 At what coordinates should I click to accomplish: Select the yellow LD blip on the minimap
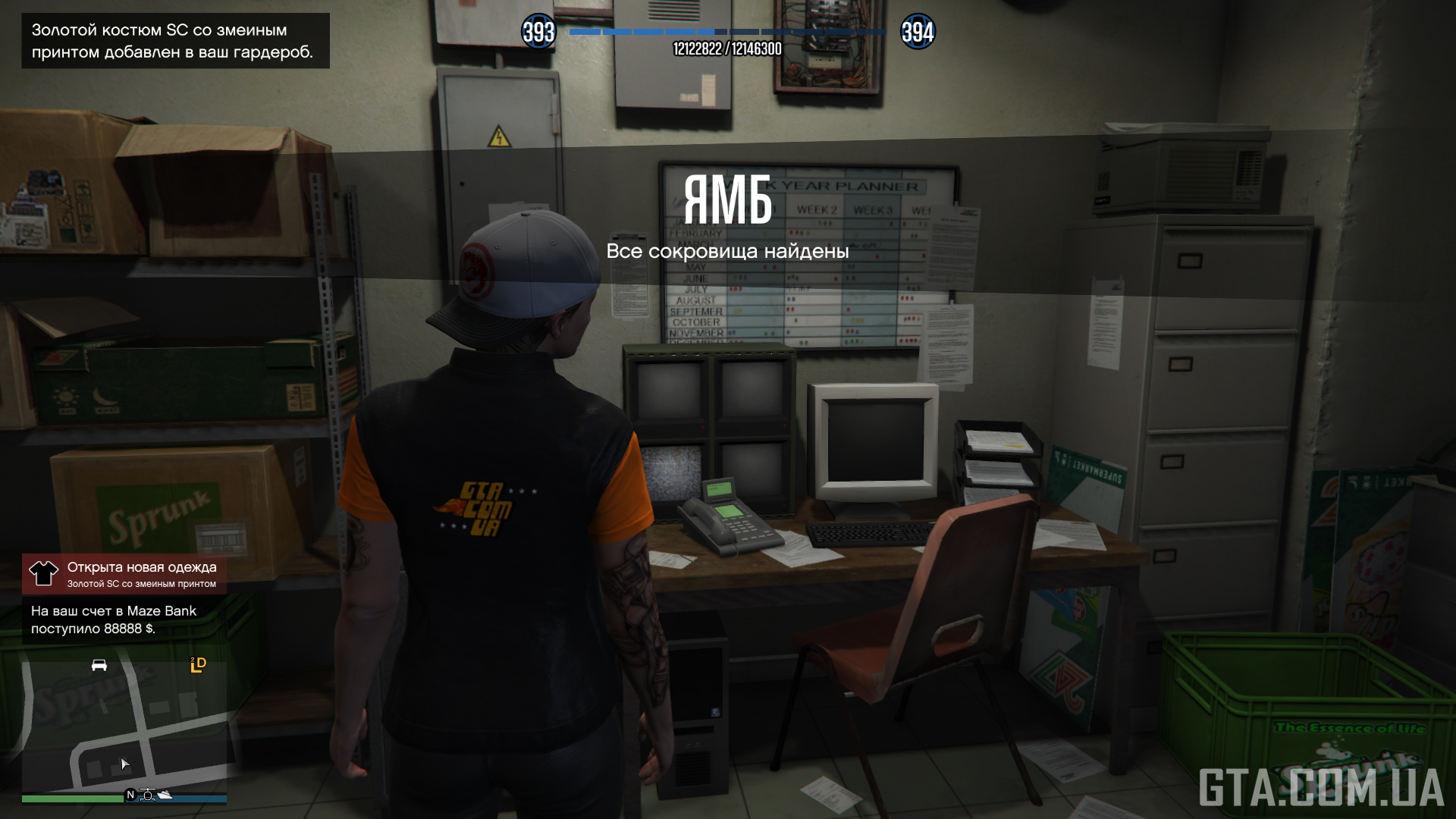(x=198, y=665)
